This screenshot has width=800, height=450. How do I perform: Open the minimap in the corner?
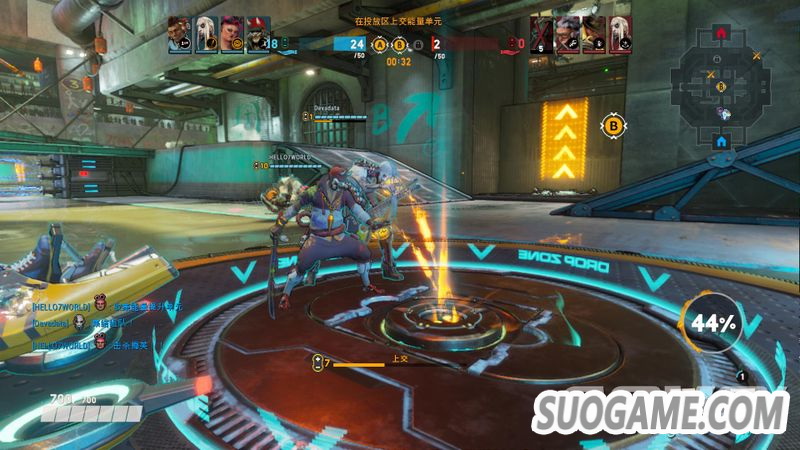tap(721, 89)
